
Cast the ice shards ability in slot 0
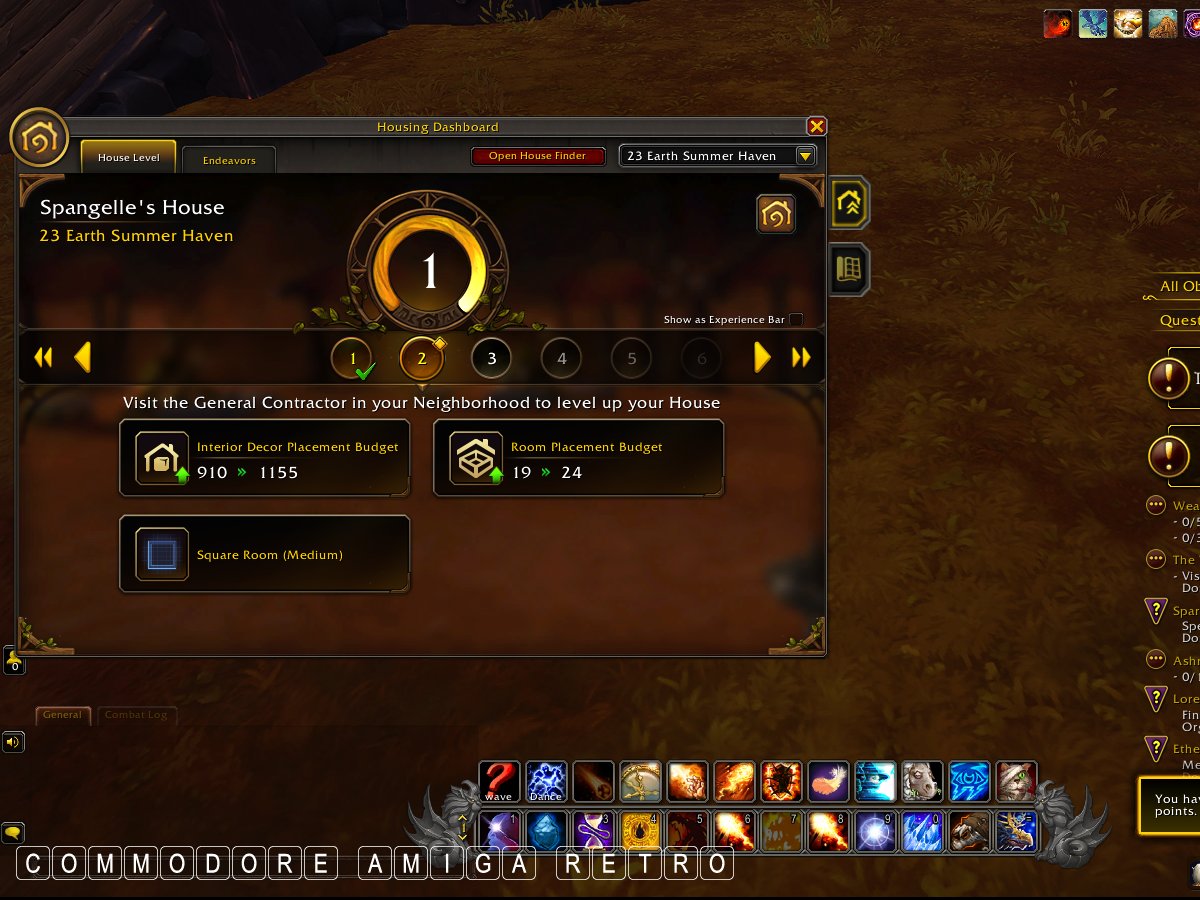[x=923, y=831]
